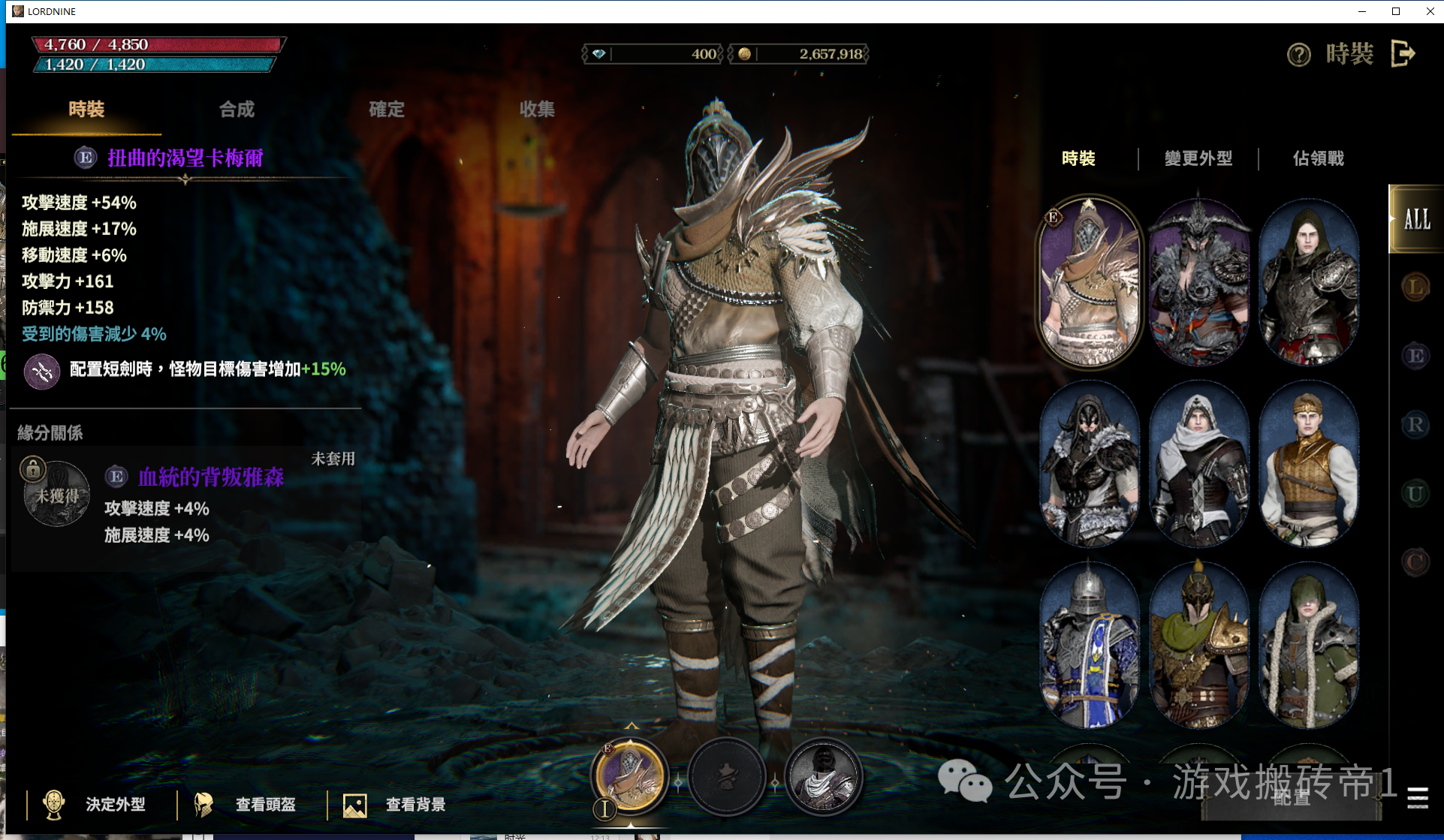Open the hamburger menu icon
This screenshot has height=840, width=1444.
[1417, 798]
